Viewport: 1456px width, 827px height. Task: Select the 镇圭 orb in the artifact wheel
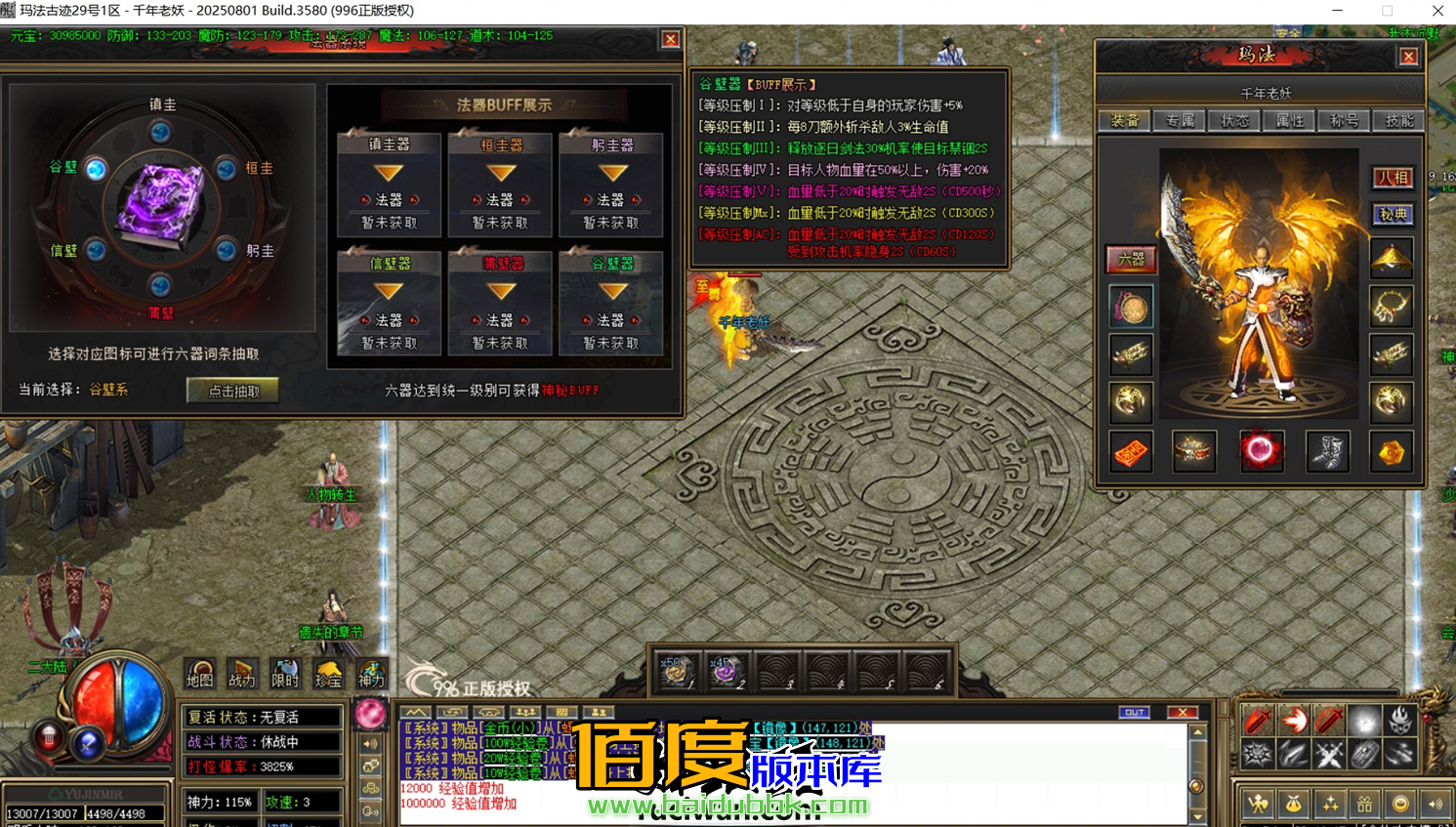pyautogui.click(x=160, y=132)
